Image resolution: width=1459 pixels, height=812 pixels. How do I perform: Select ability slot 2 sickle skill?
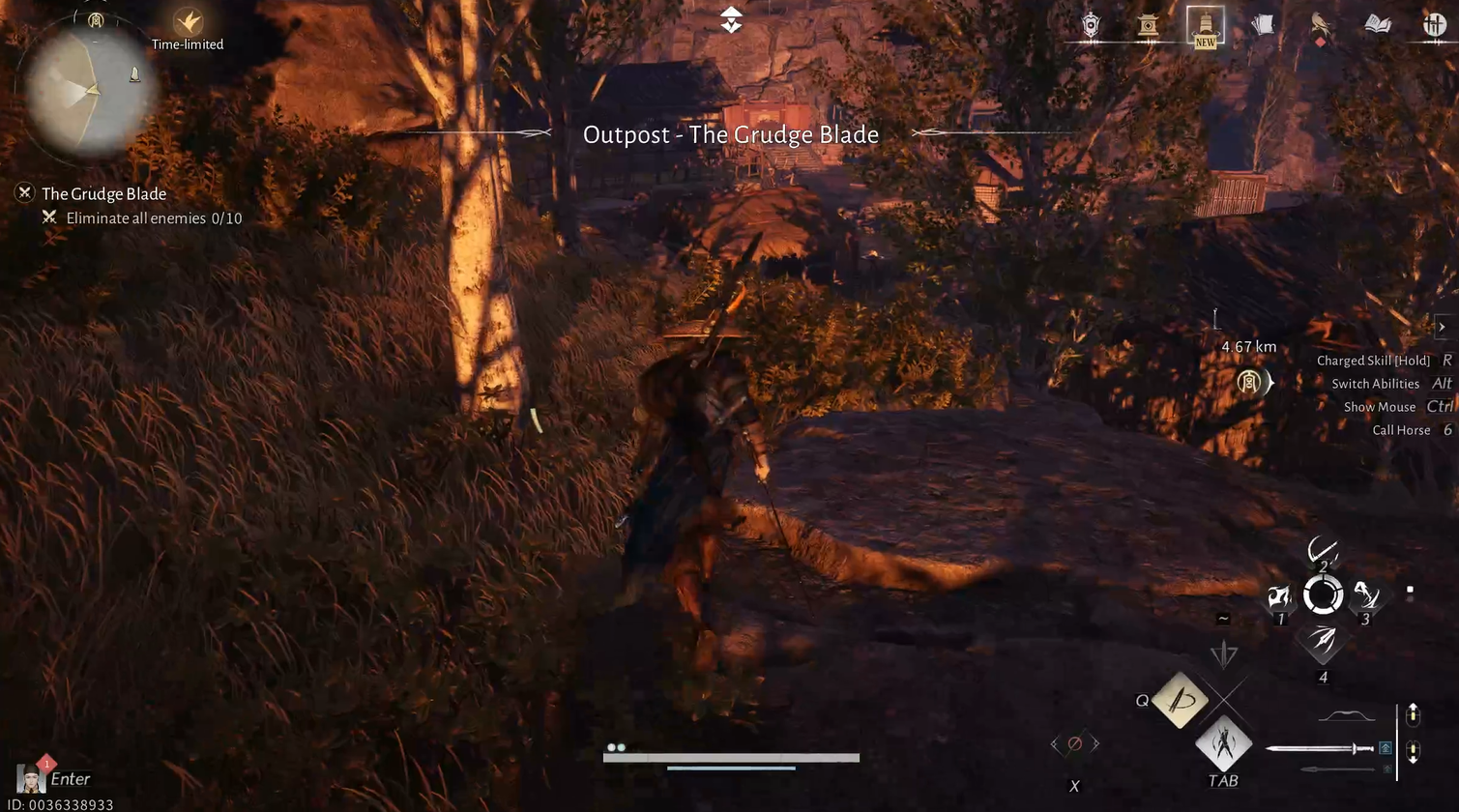tap(1325, 553)
